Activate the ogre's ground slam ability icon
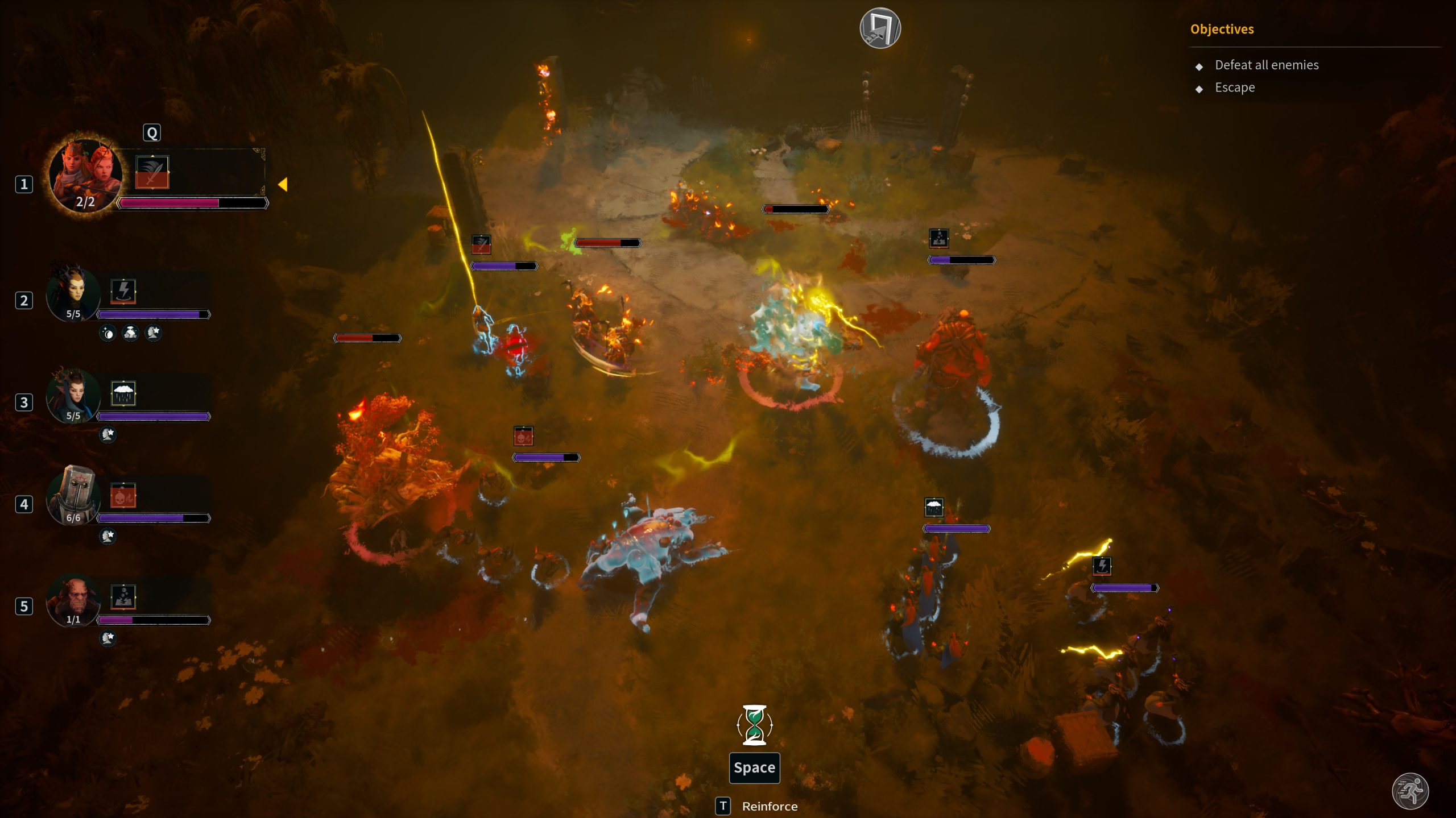This screenshot has width=1456, height=818. [123, 597]
